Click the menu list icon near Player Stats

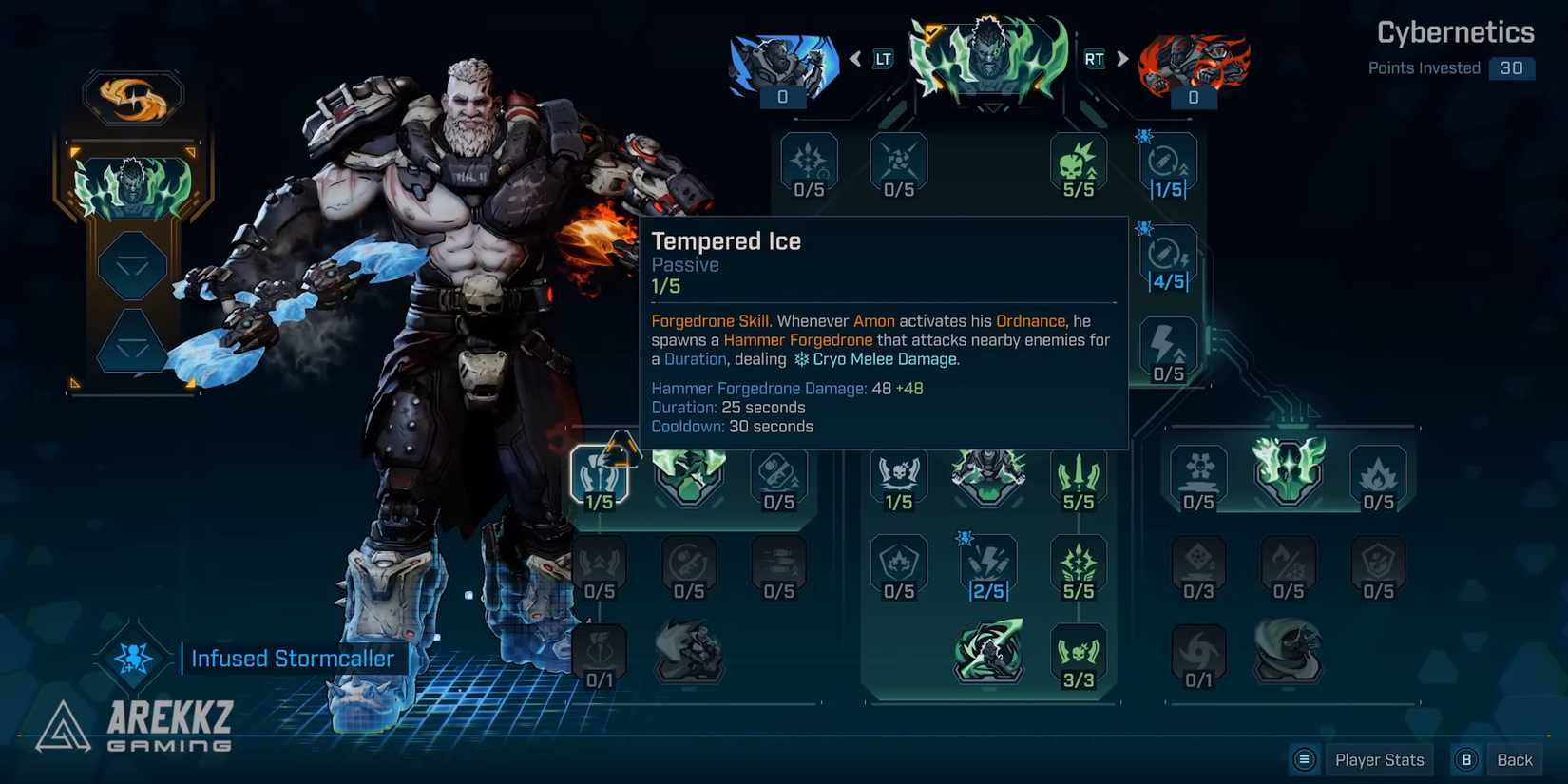(x=1304, y=759)
